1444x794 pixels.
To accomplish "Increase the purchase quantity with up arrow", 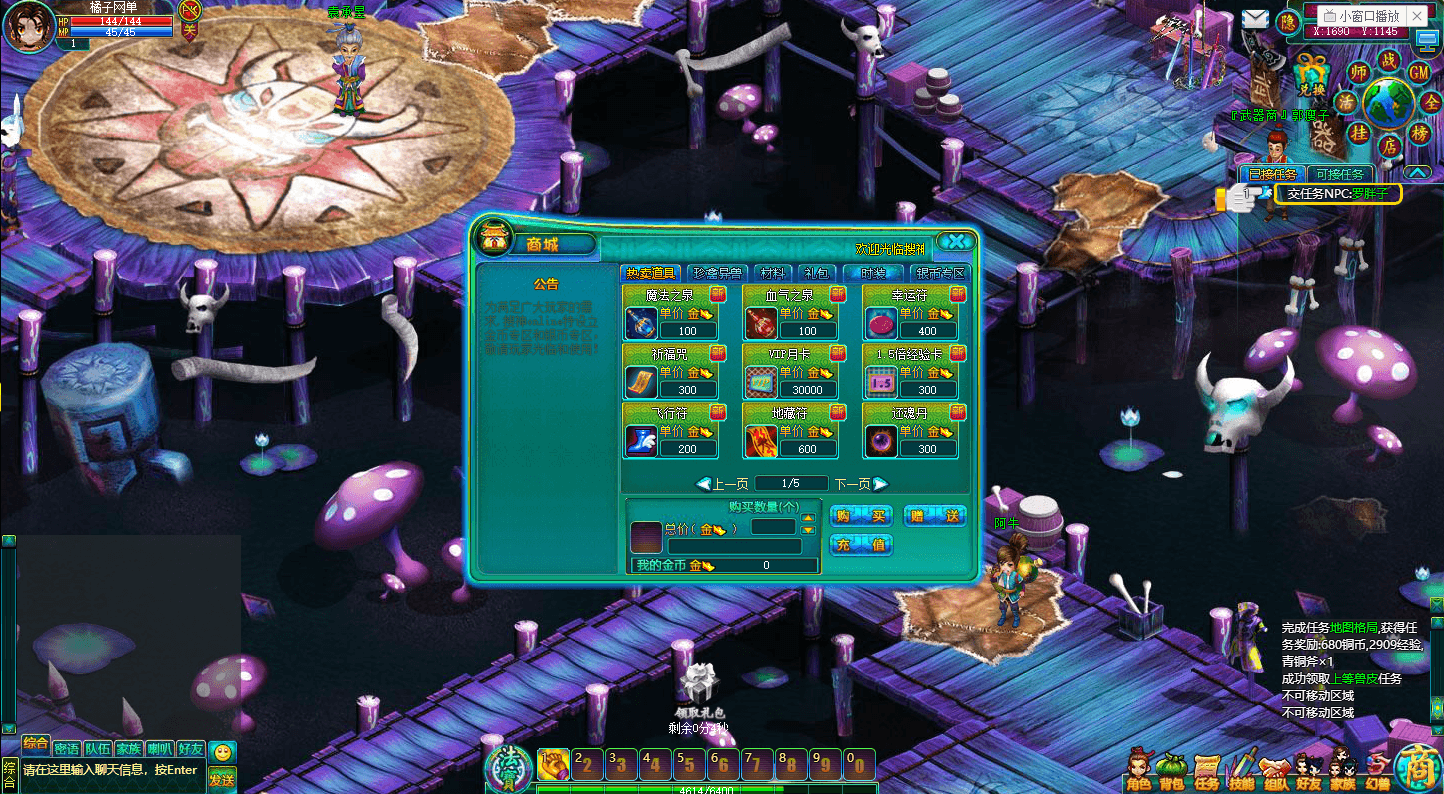I will (809, 518).
